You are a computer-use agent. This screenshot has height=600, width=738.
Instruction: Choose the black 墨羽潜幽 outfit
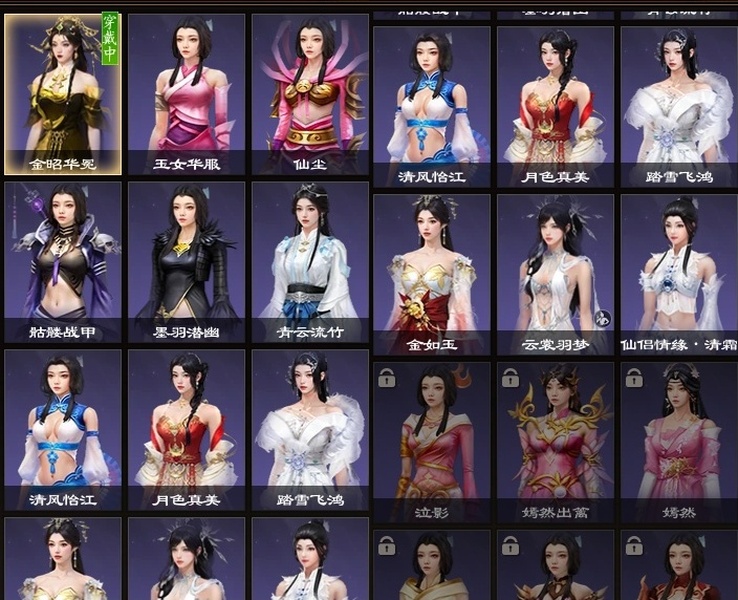(x=186, y=260)
